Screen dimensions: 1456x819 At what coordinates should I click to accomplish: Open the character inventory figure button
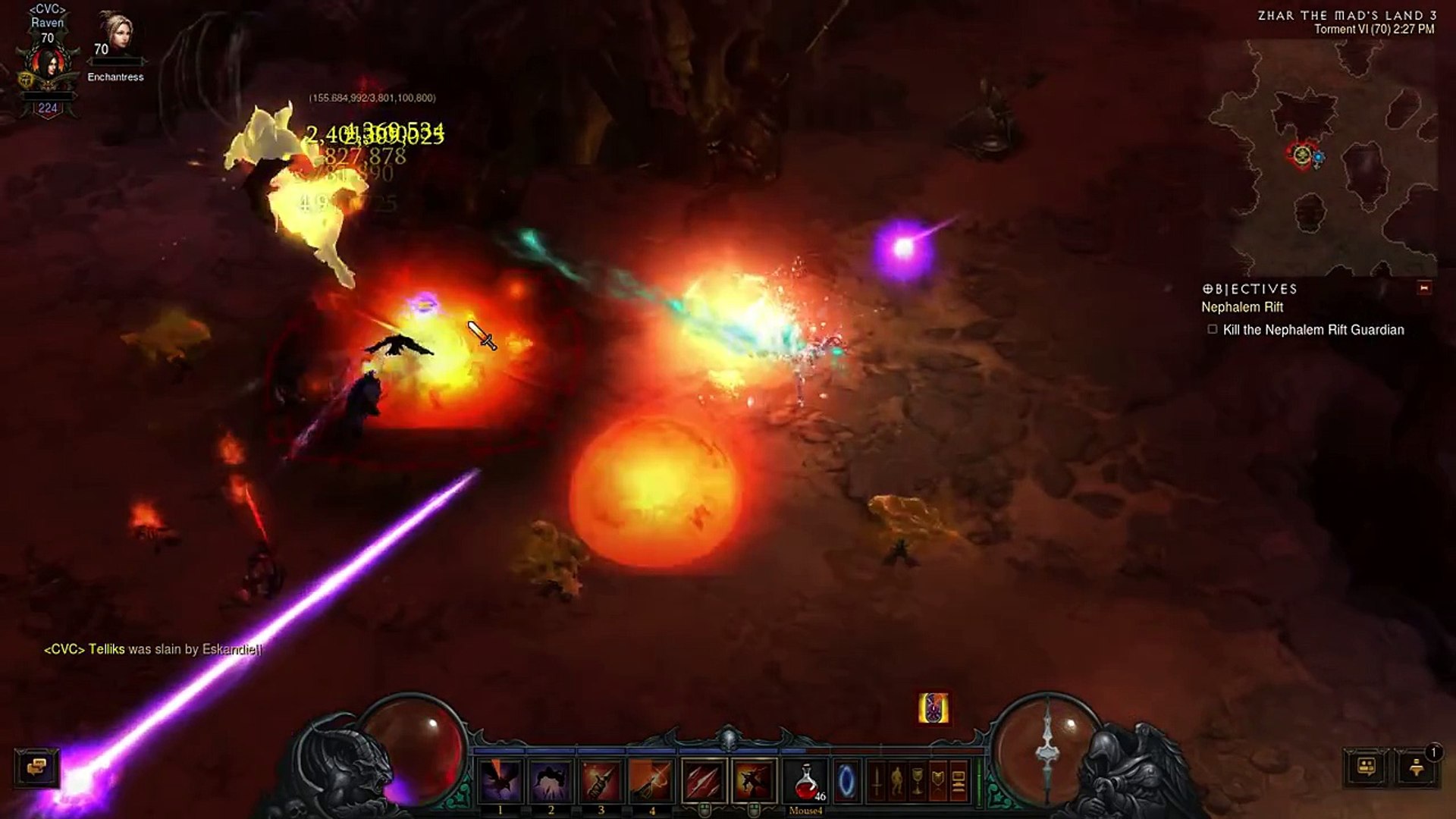tap(897, 781)
